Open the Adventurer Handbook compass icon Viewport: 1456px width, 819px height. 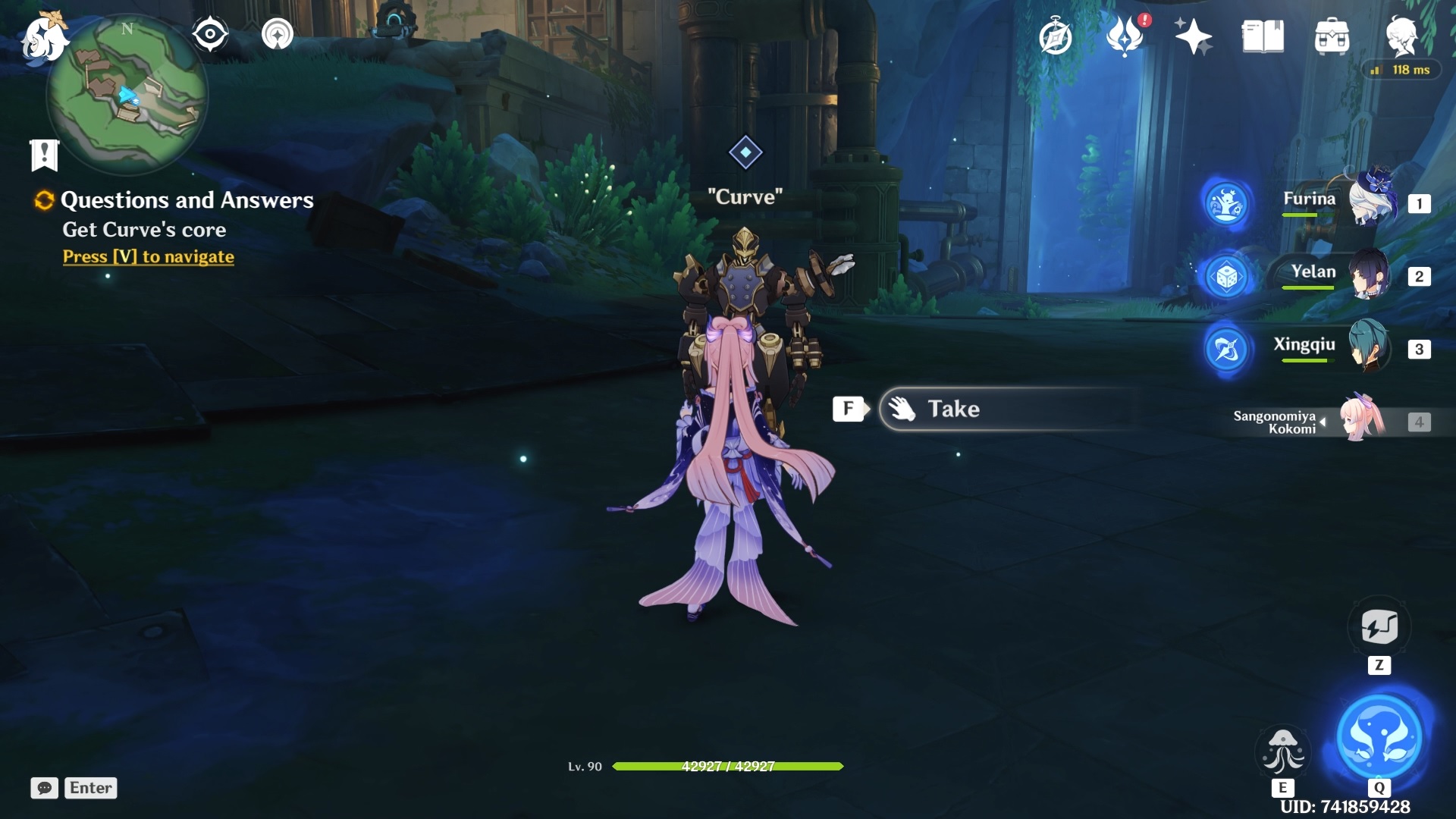1056,34
